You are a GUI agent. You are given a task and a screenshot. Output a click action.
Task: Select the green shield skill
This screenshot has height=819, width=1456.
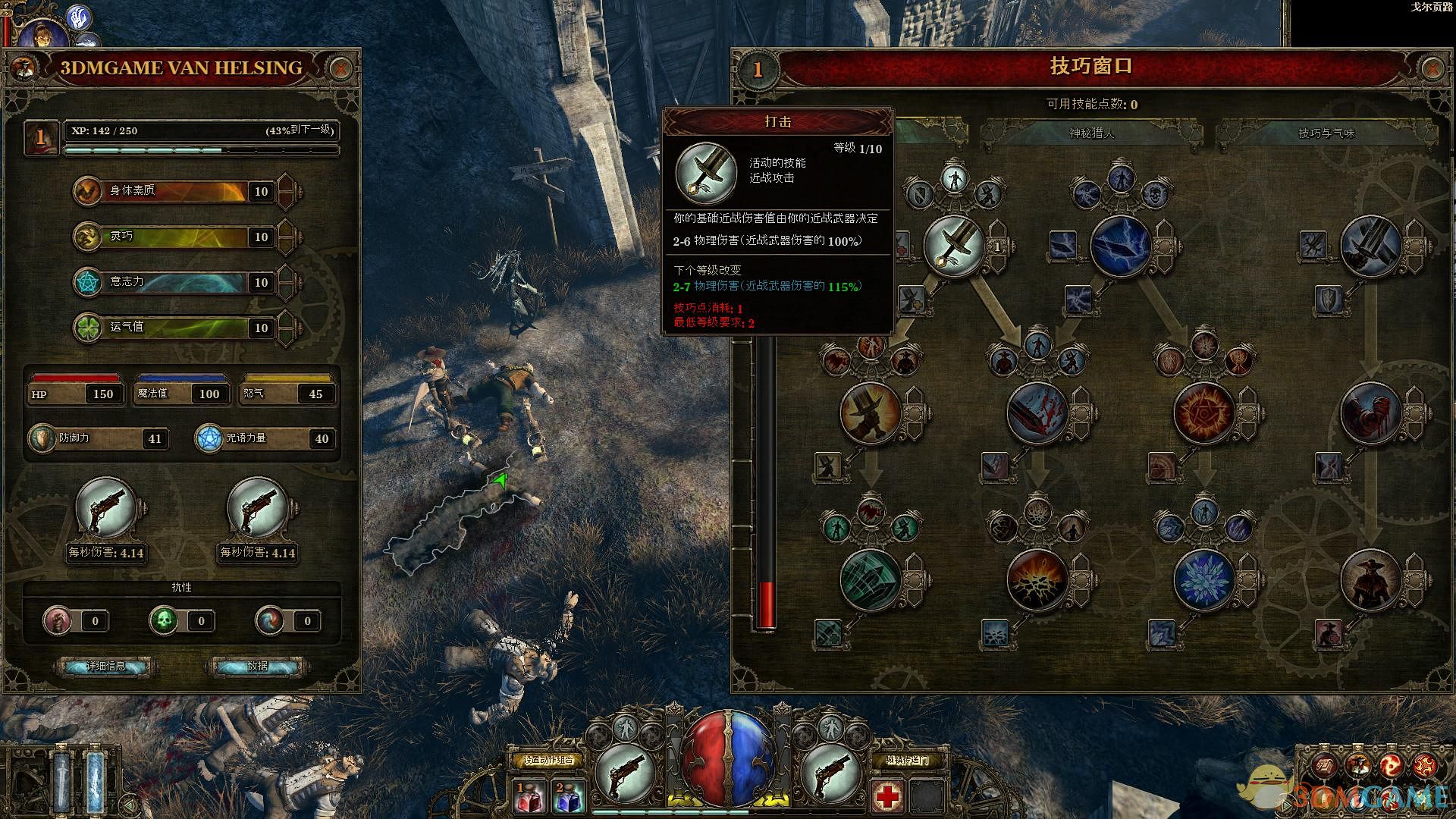coord(871,580)
